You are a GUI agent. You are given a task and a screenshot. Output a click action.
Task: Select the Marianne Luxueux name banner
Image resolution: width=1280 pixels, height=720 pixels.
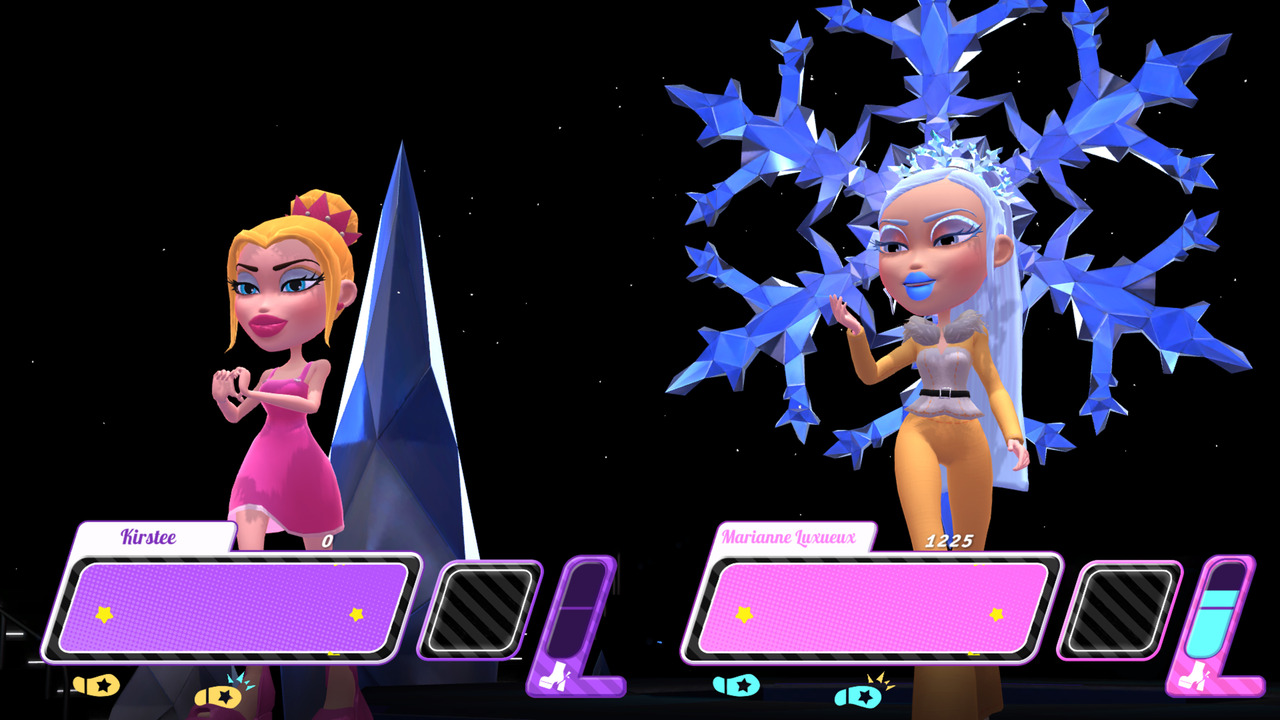[x=790, y=536]
